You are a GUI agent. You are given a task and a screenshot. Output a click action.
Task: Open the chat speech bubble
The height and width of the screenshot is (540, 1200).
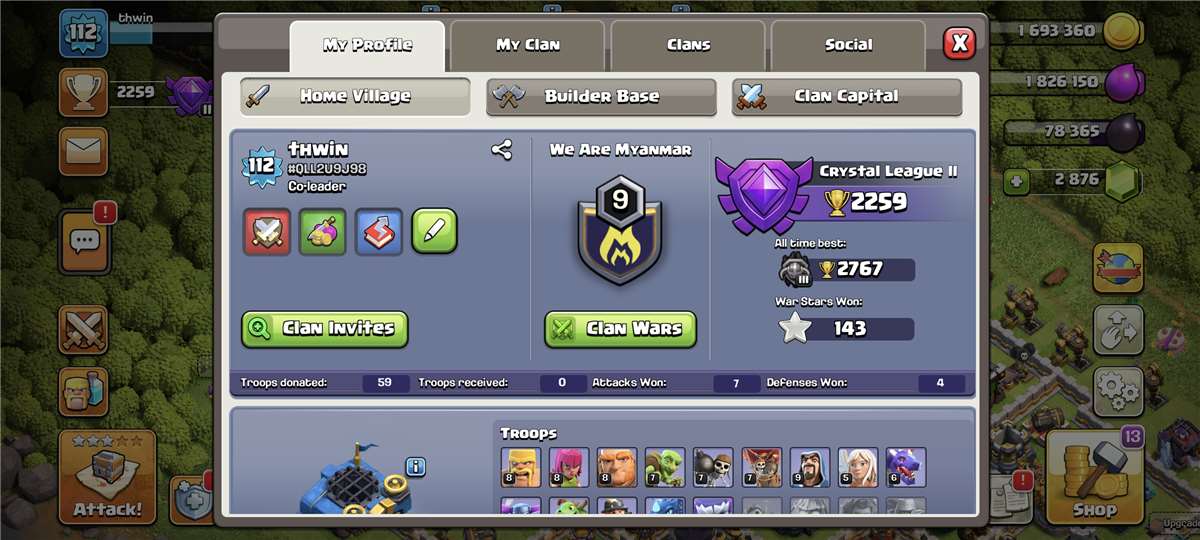[85, 241]
